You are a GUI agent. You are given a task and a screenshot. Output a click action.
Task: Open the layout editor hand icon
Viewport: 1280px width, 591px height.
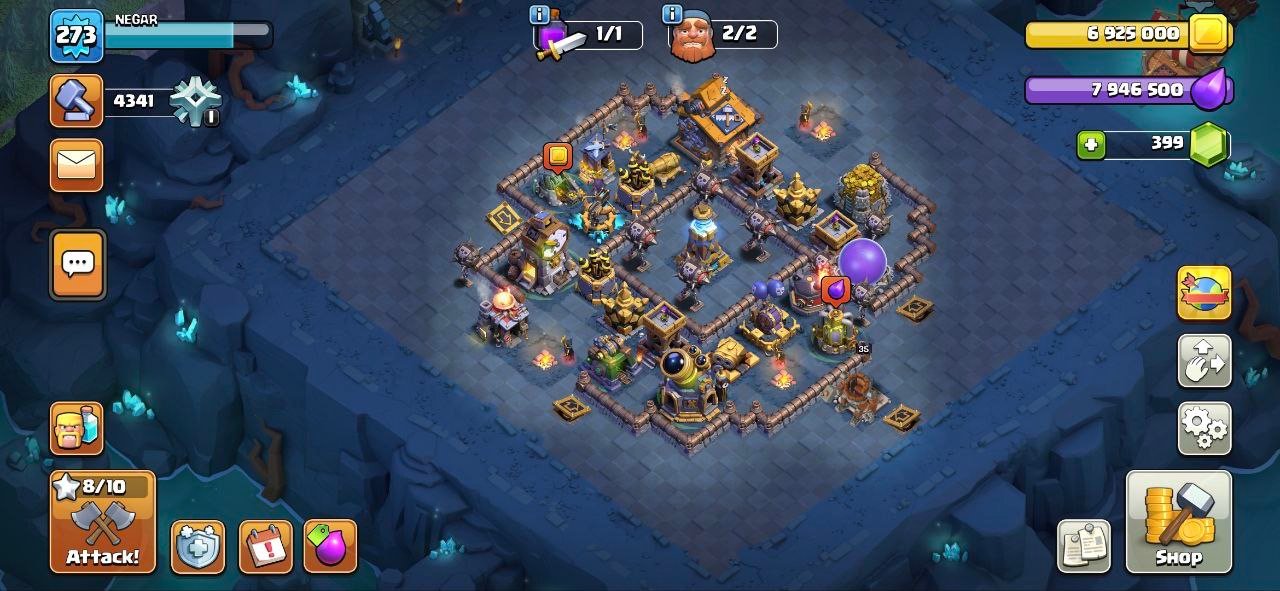[x=1204, y=360]
